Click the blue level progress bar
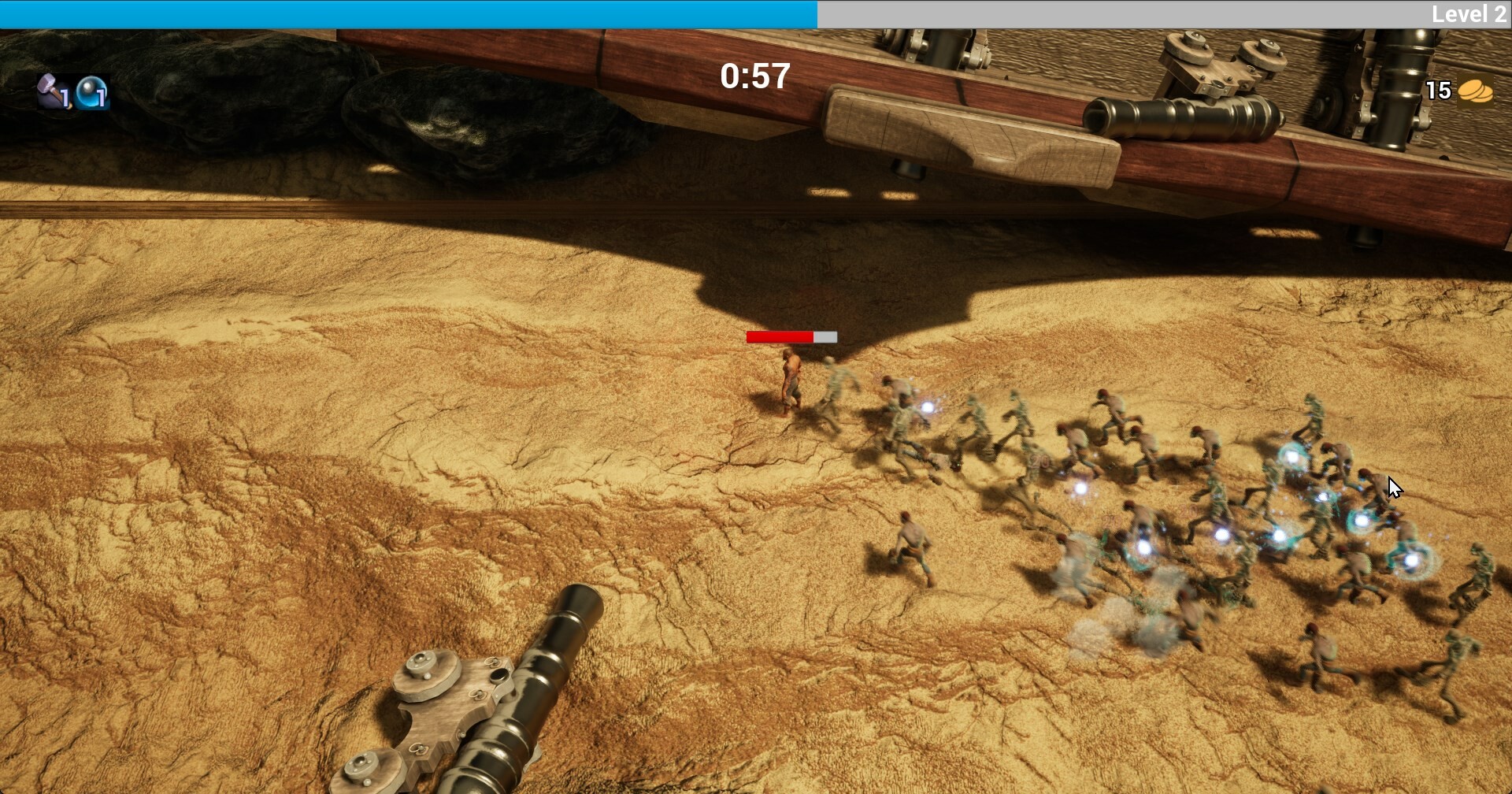The image size is (1512, 794). [409, 13]
